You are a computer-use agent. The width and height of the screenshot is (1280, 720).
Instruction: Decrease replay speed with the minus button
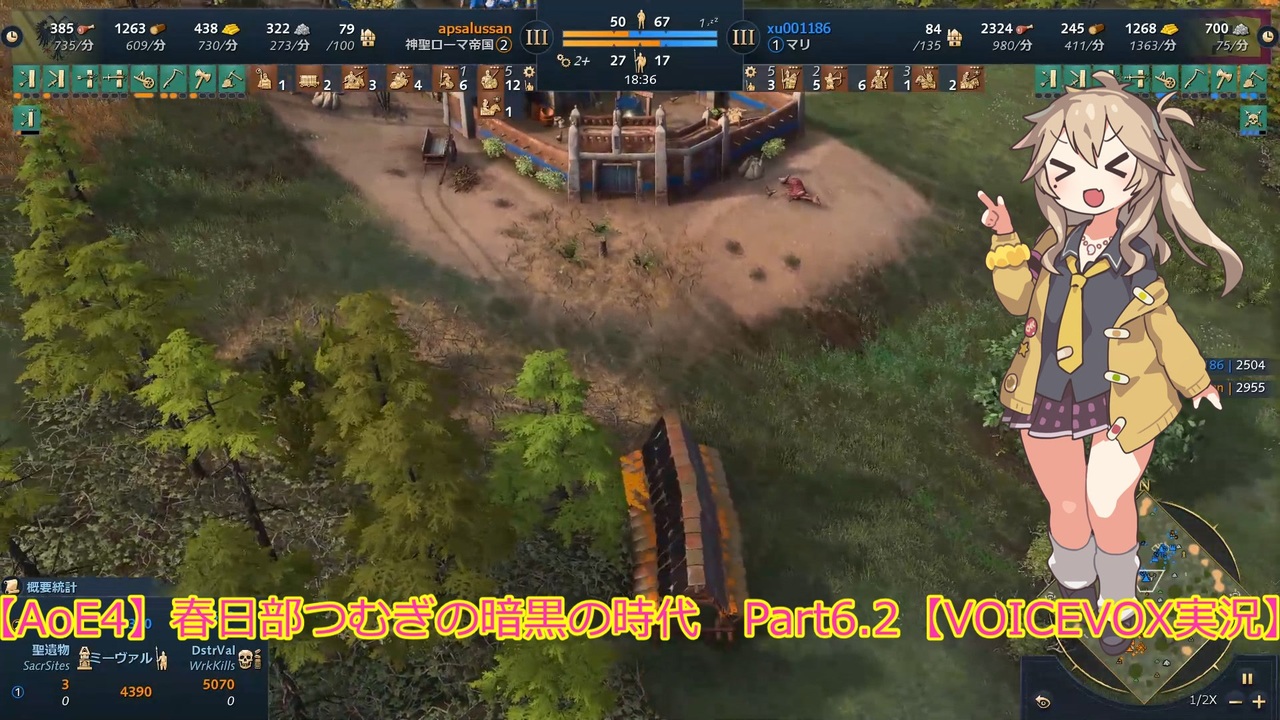(1233, 701)
